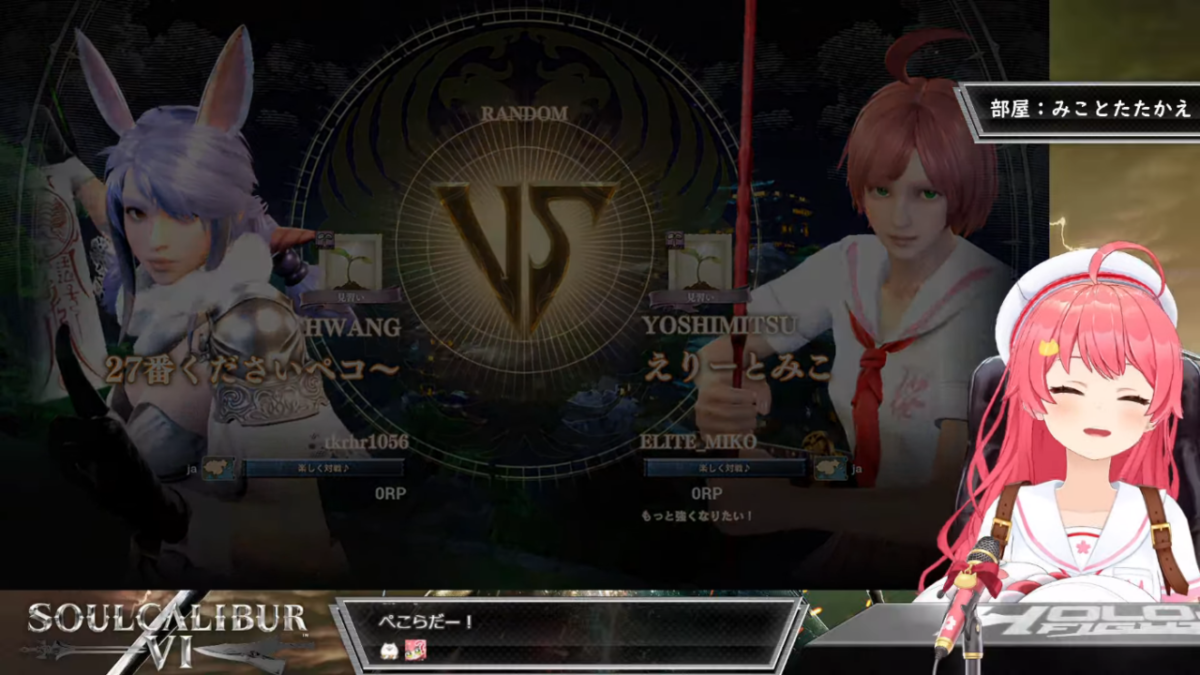The height and width of the screenshot is (675, 1200).
Task: Click the stream comment box reading ぺこらだー！
Action: click(568, 633)
